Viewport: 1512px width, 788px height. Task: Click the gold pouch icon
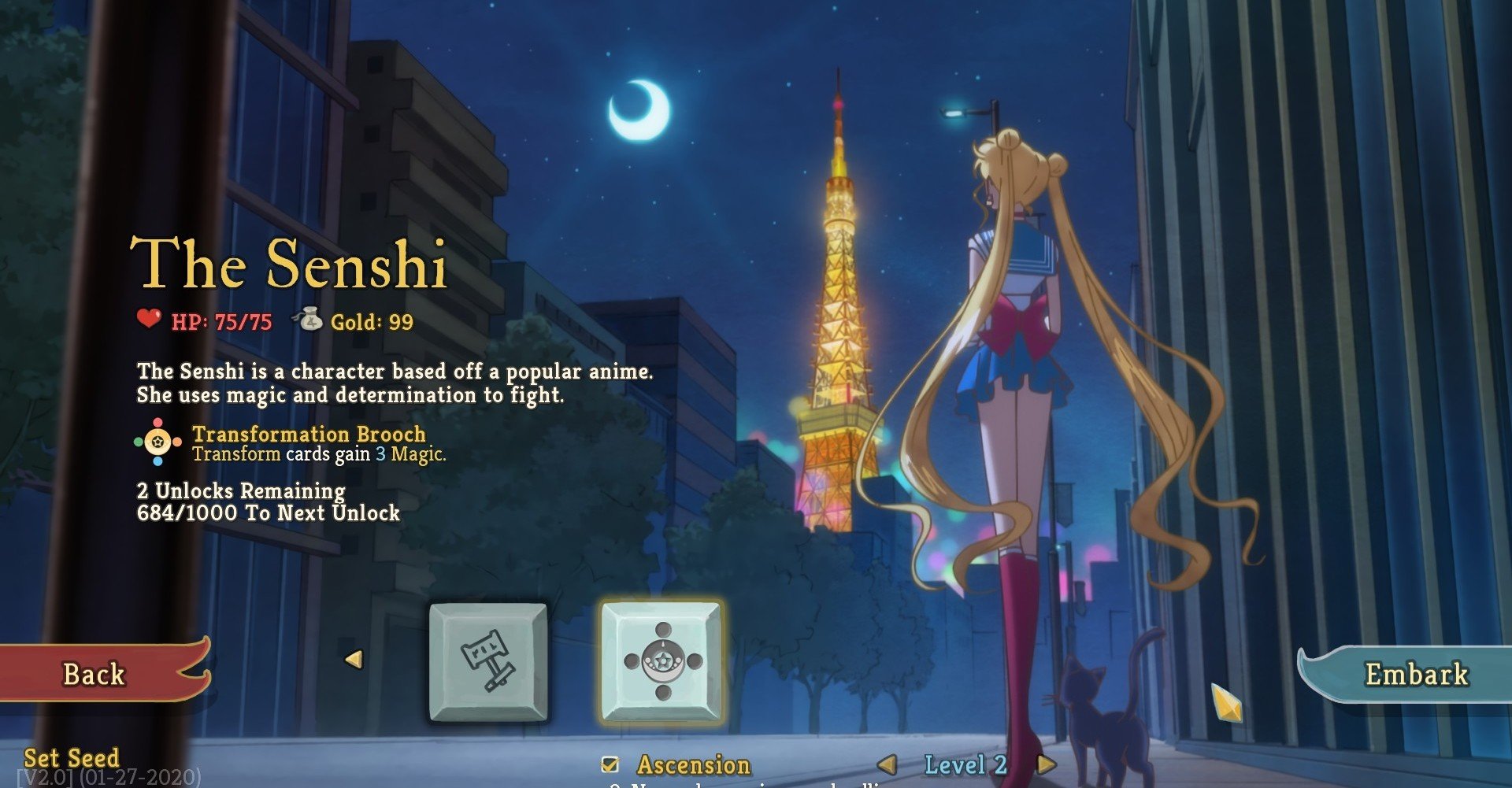pos(313,320)
